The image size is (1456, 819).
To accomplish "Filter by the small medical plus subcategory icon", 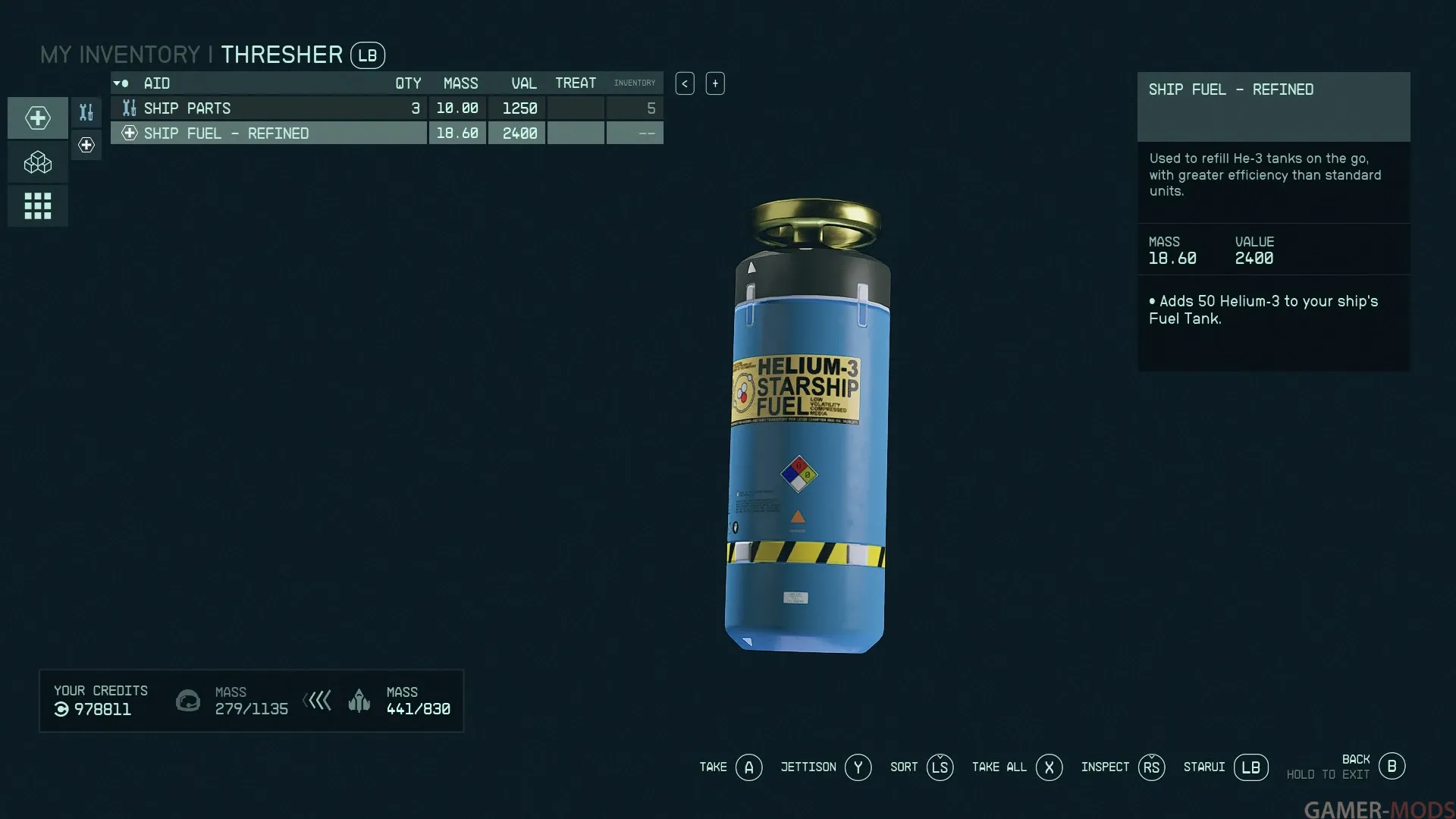I will coord(86,145).
